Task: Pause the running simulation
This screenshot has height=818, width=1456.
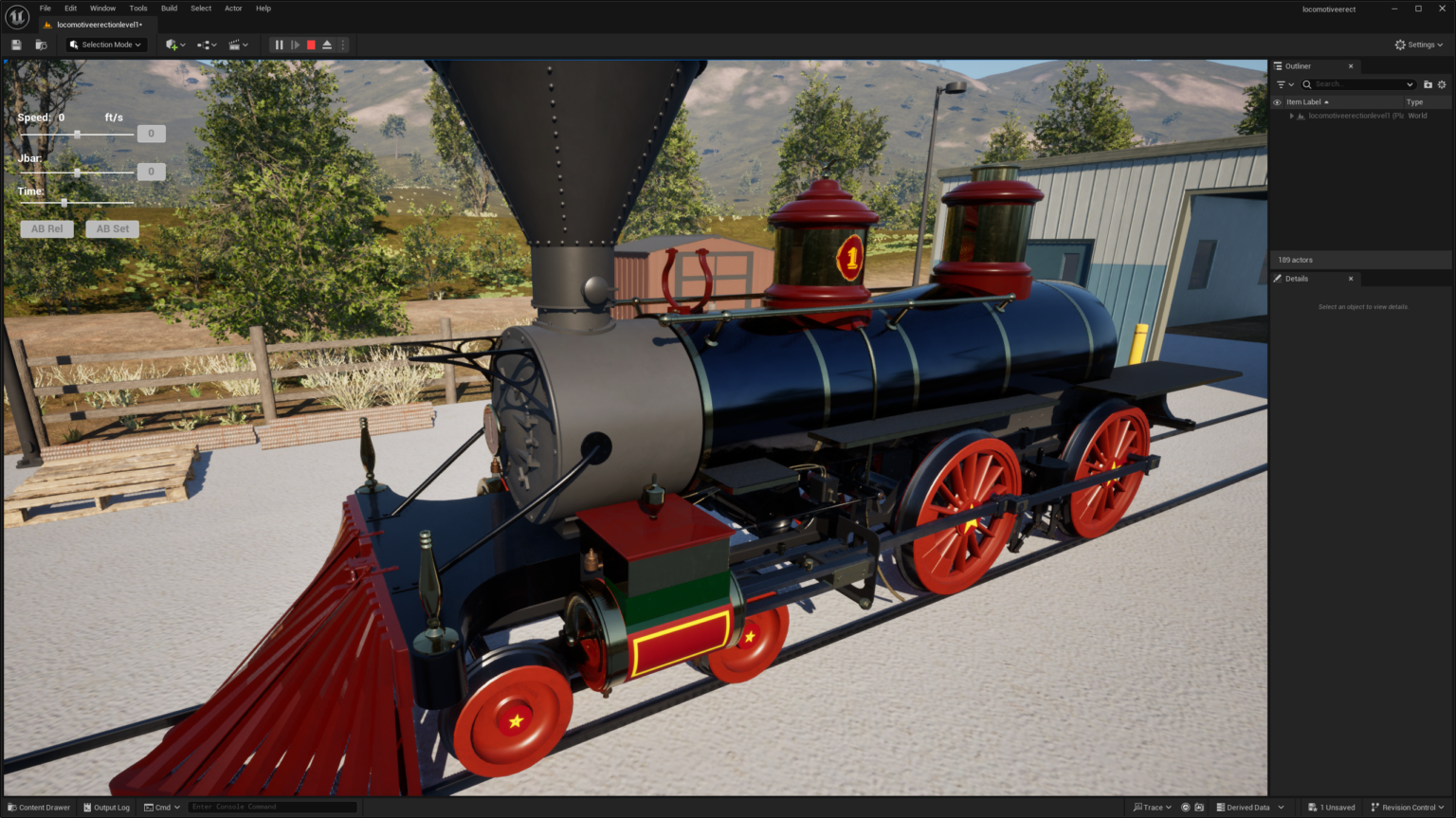Action: point(279,45)
